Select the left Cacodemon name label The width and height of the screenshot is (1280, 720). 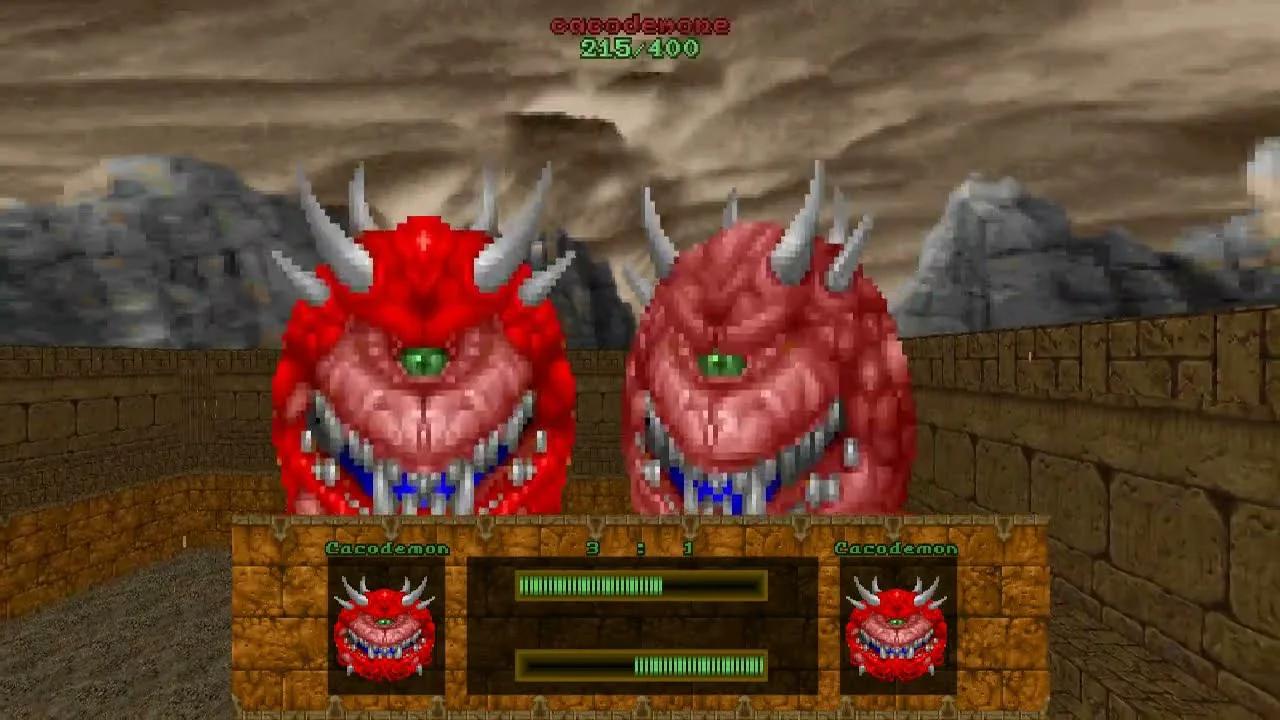388,545
